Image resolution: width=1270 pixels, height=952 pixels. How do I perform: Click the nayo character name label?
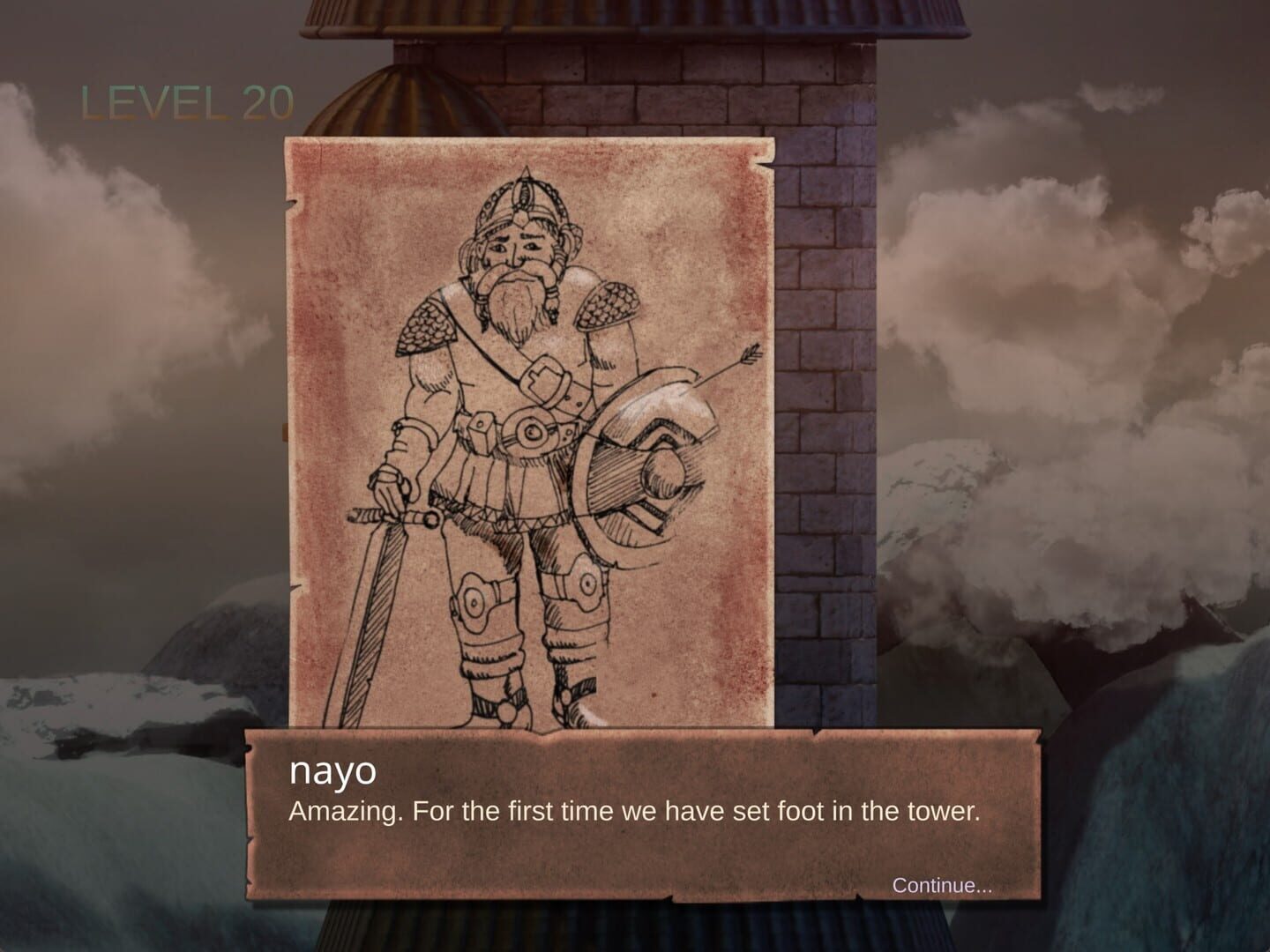tap(333, 774)
